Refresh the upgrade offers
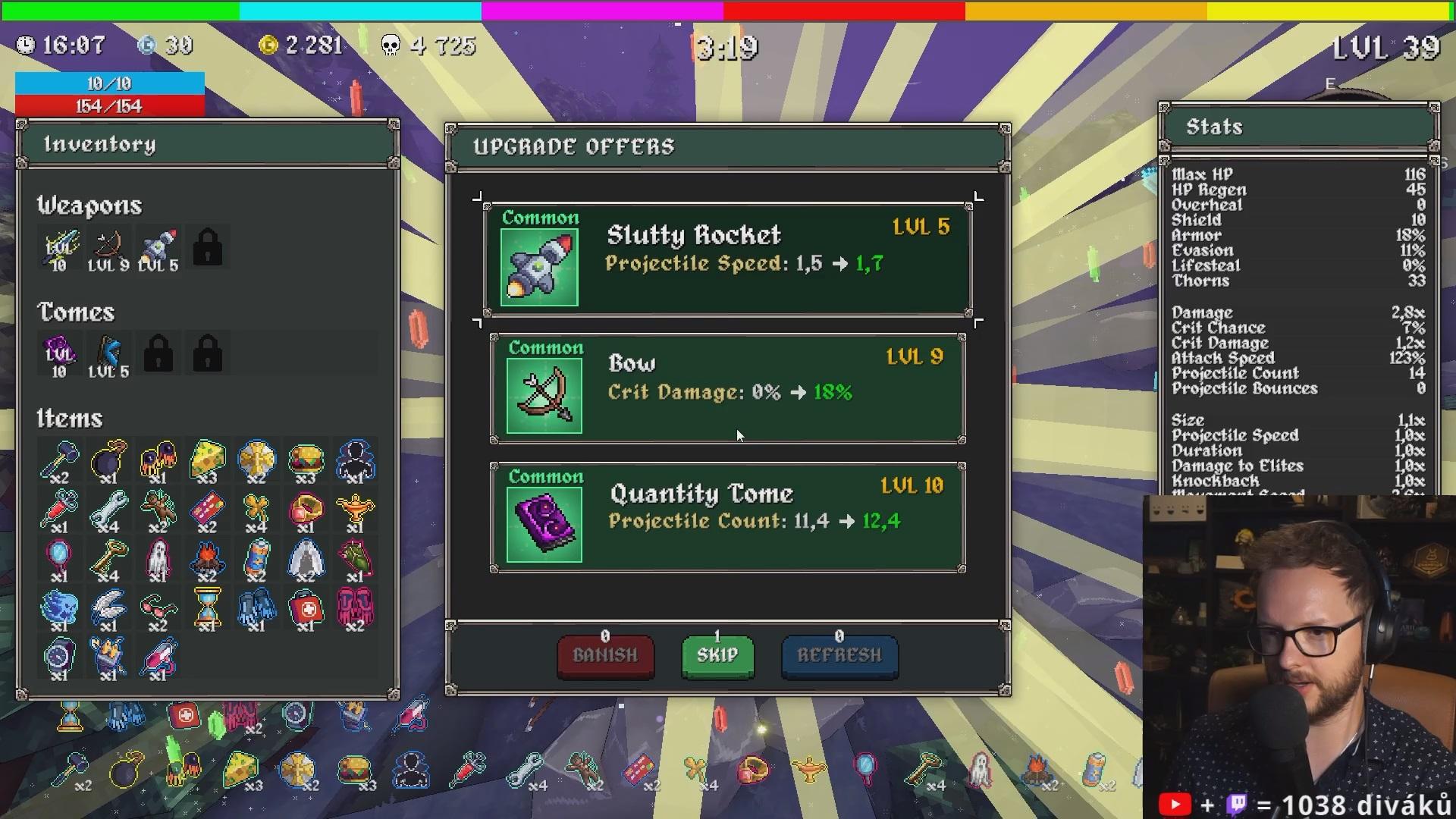Viewport: 1456px width, 819px height. pos(839,656)
